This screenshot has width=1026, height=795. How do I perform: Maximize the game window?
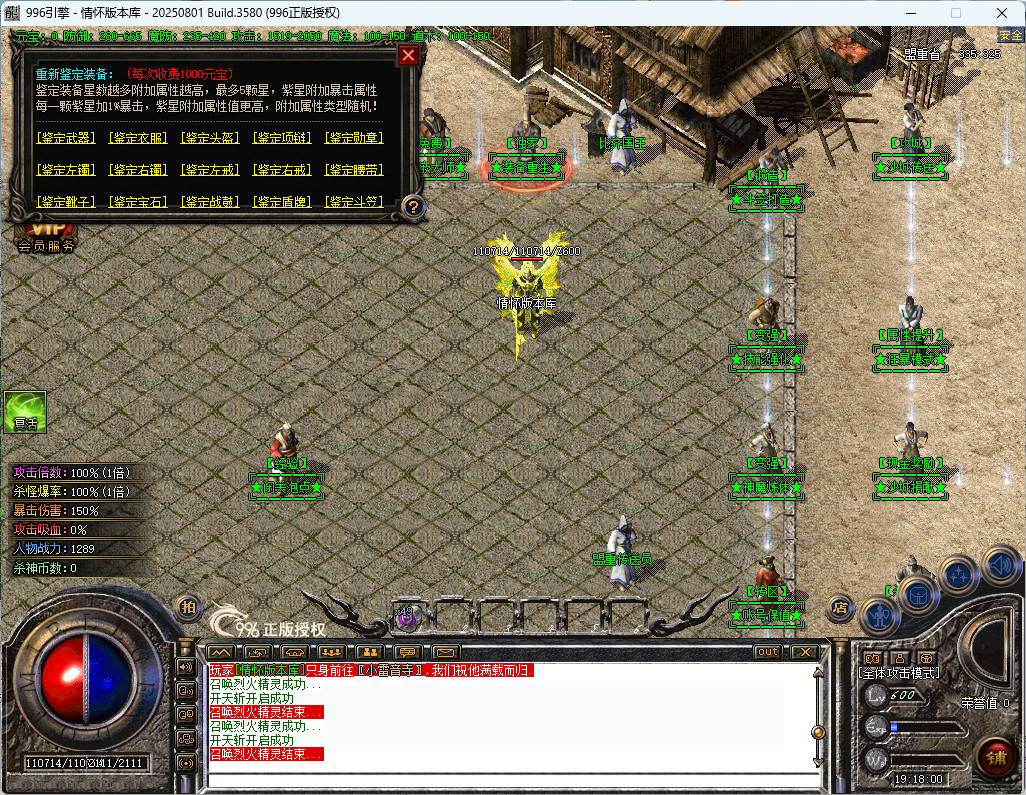(x=955, y=13)
